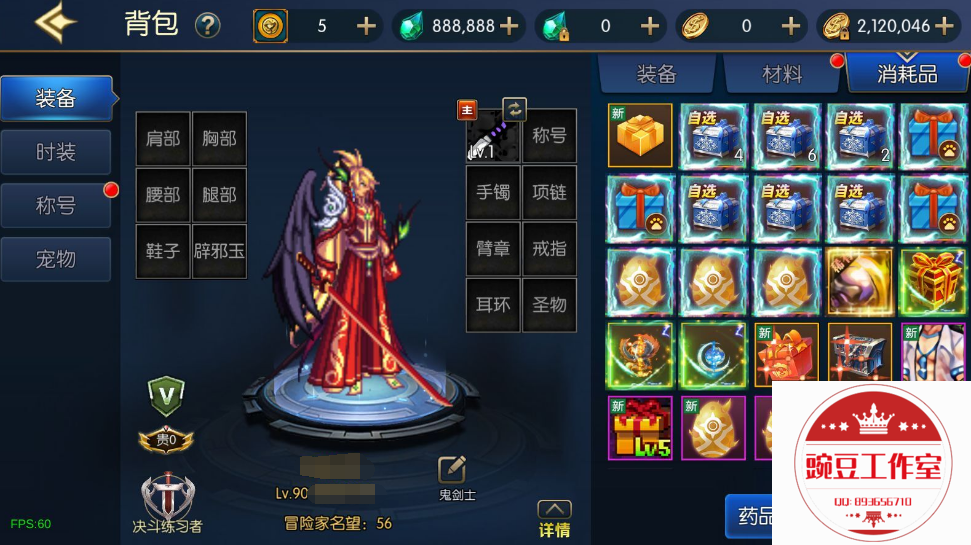Add more green gems with plus button

pyautogui.click(x=510, y=26)
